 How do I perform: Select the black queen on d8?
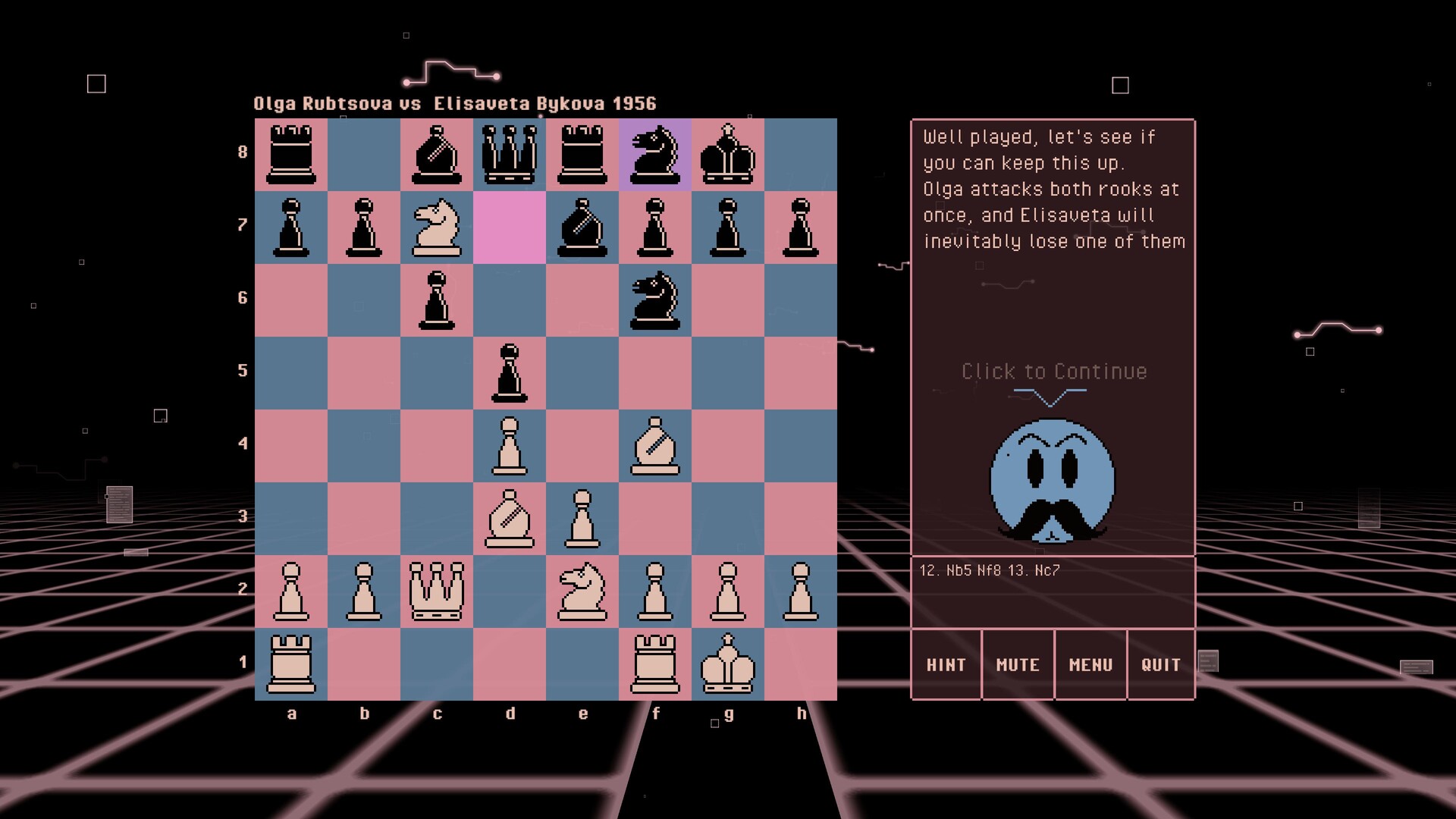tap(510, 152)
